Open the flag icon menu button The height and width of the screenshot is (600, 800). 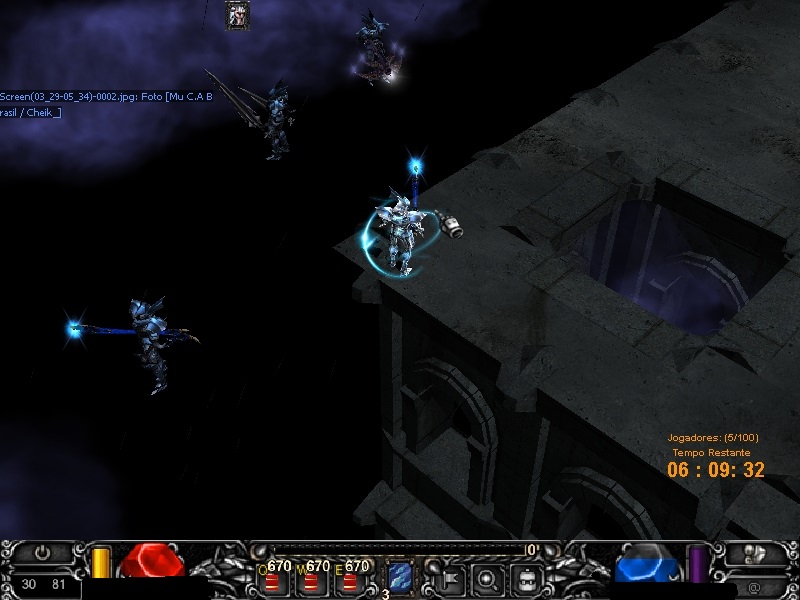449,578
